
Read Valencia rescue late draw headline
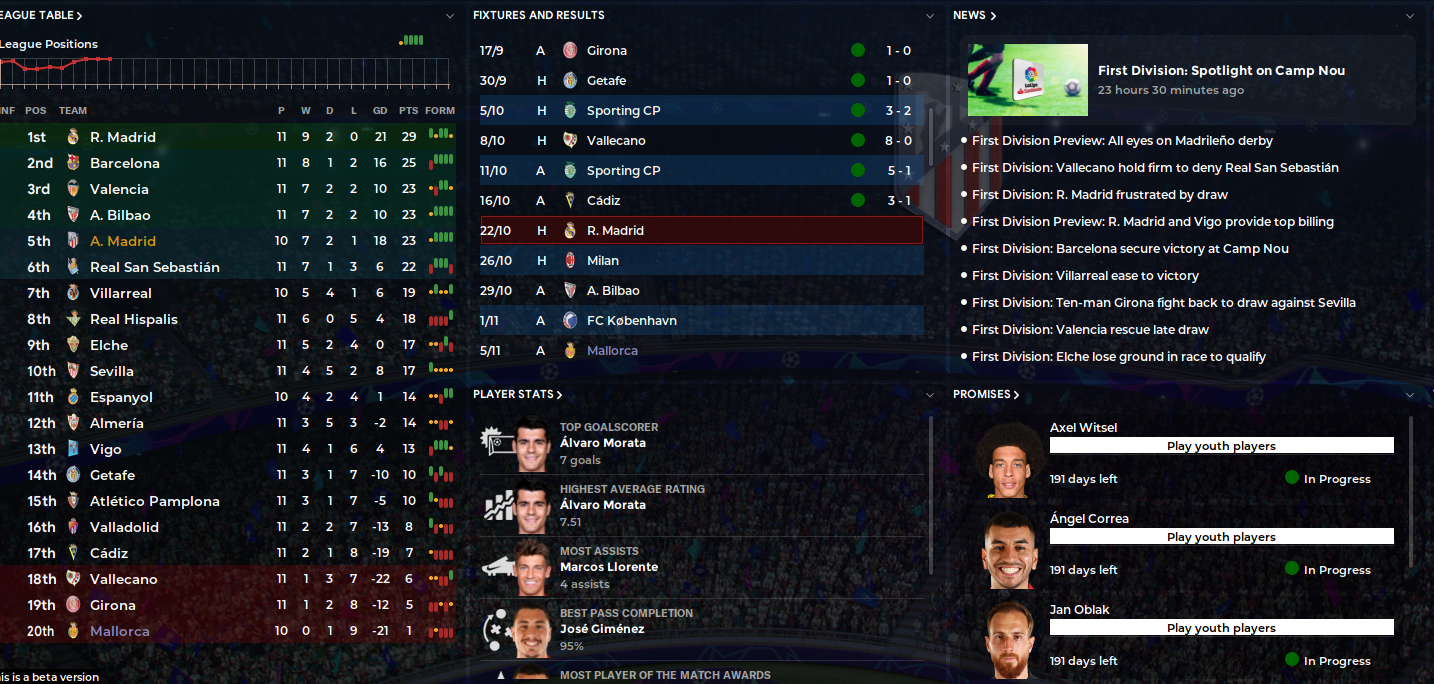click(x=1090, y=329)
